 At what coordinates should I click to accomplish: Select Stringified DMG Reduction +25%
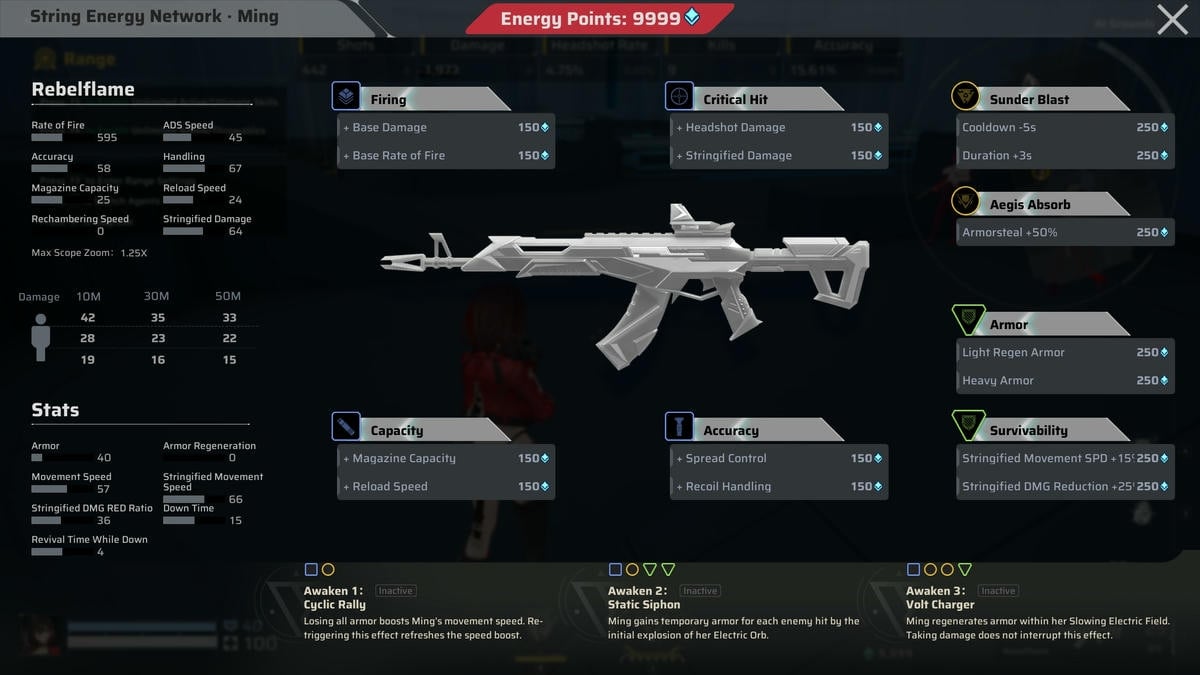pyautogui.click(x=1064, y=487)
